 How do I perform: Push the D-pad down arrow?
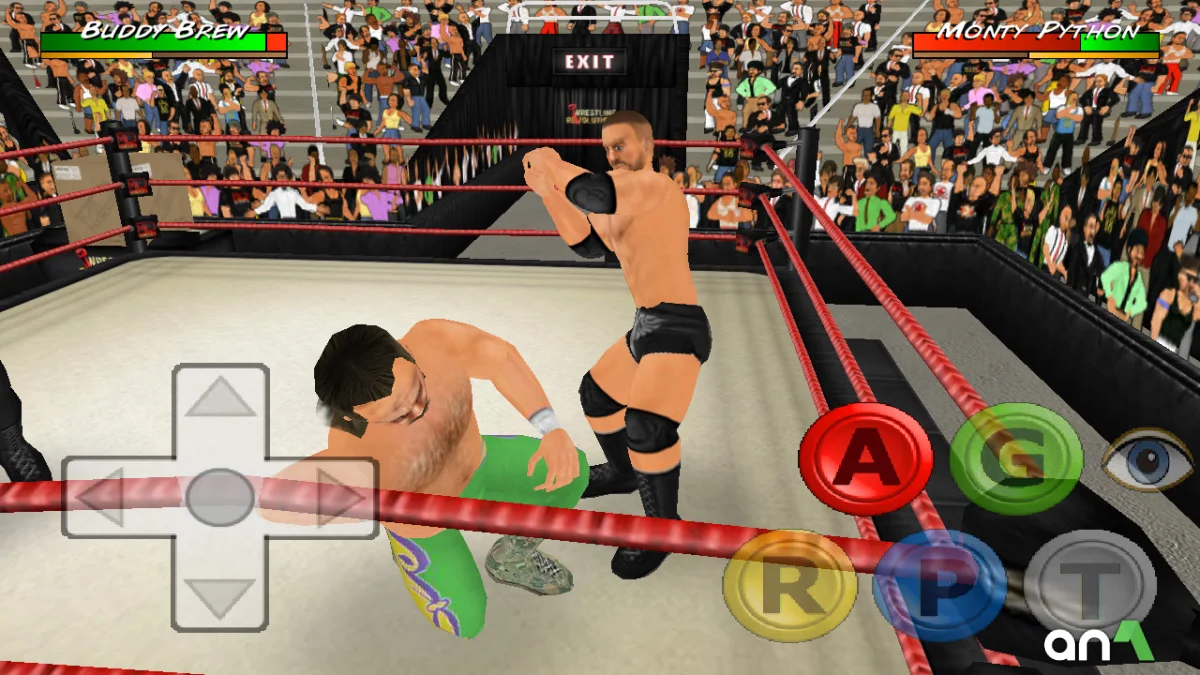[220, 597]
